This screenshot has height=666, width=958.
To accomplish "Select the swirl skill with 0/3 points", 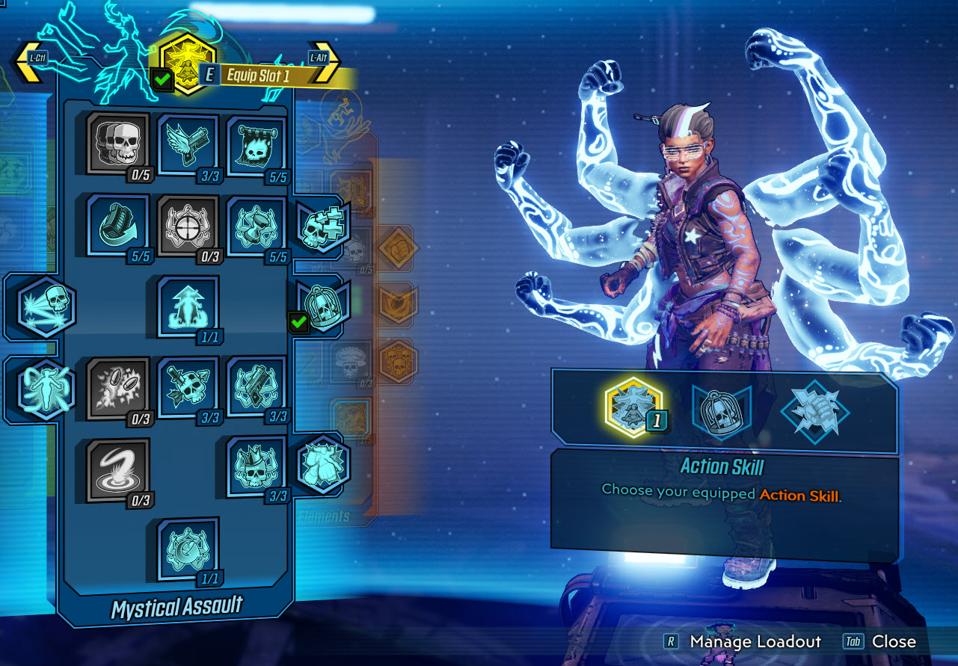I will pyautogui.click(x=117, y=466).
